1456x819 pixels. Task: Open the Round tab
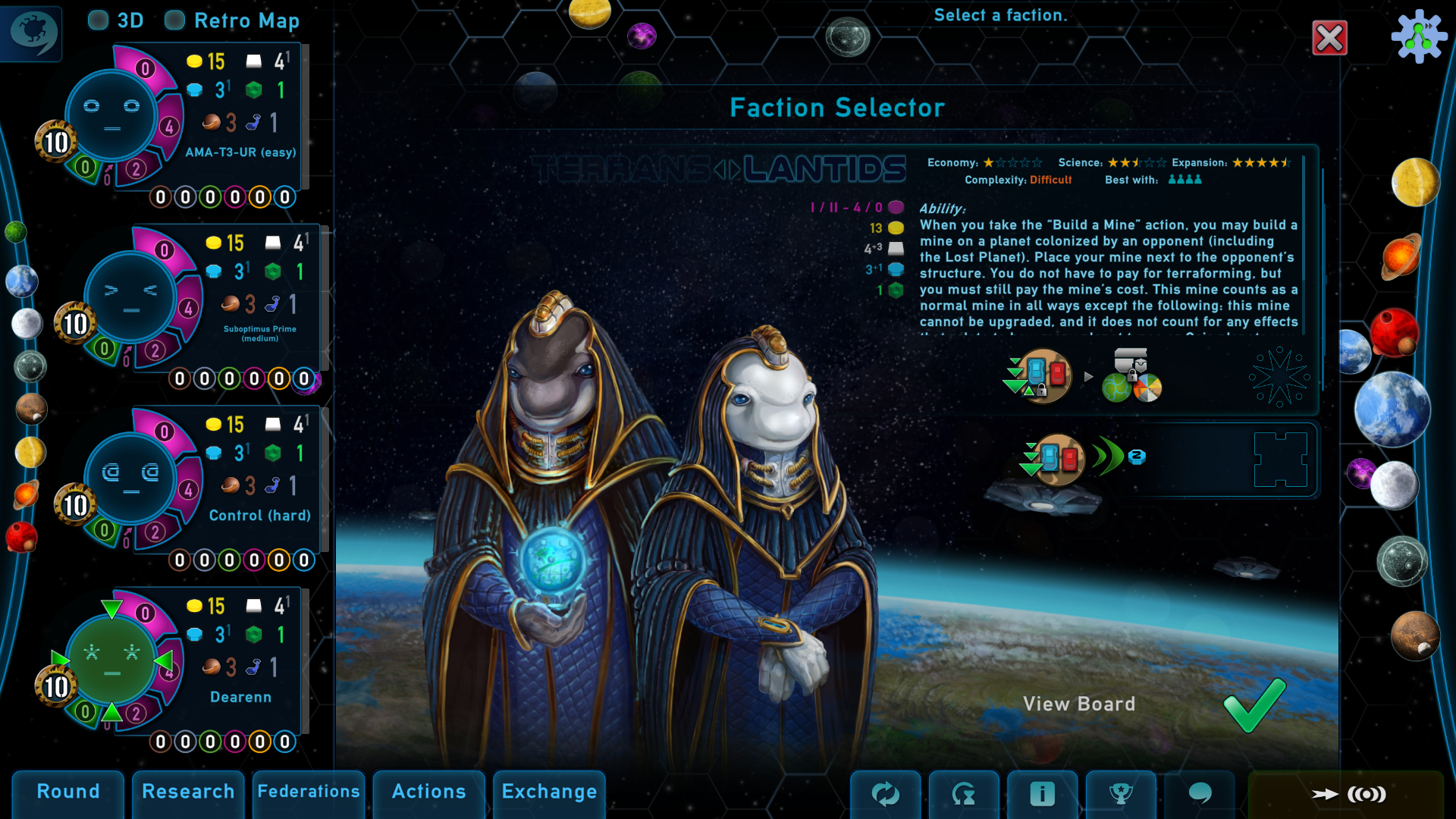[x=68, y=792]
